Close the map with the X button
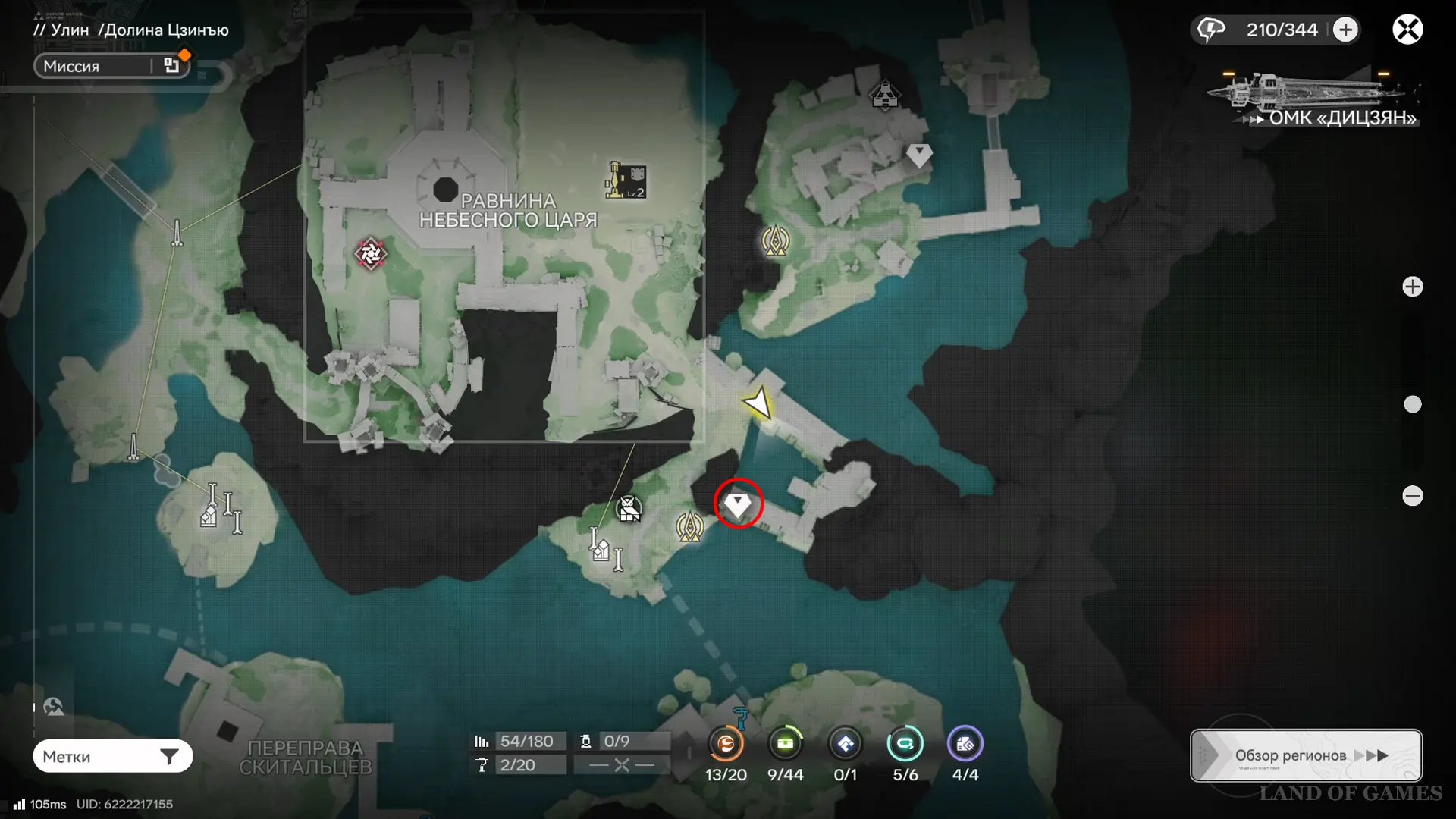The height and width of the screenshot is (819, 1456). [x=1407, y=30]
